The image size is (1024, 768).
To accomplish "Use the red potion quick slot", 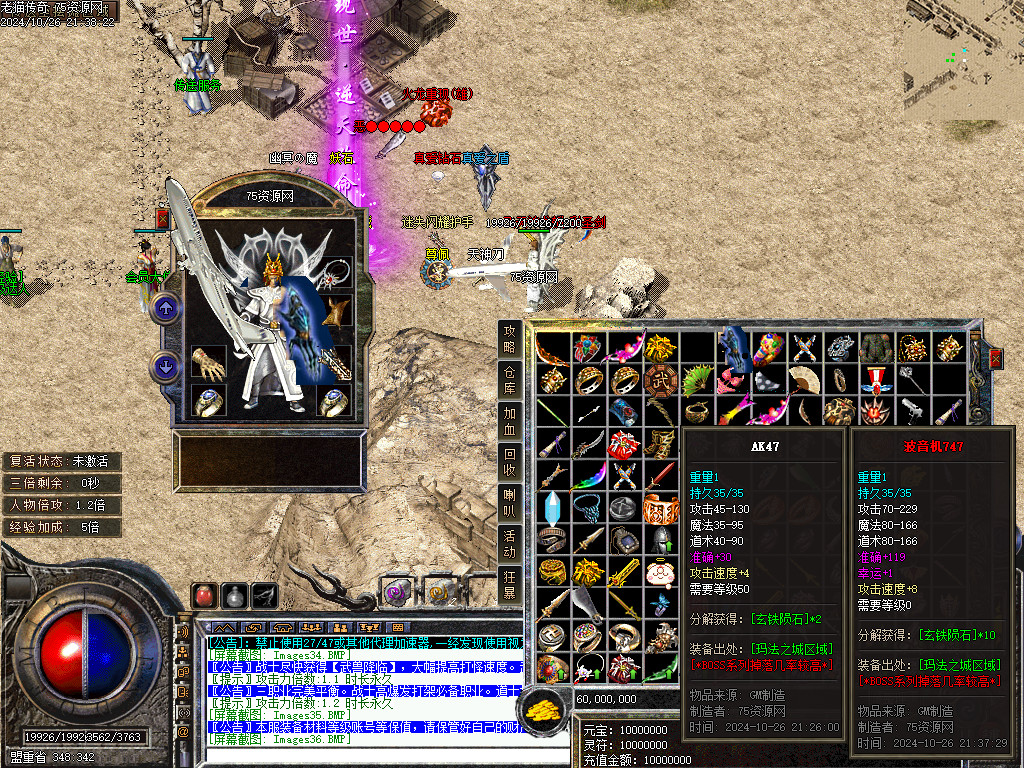I will click(204, 596).
